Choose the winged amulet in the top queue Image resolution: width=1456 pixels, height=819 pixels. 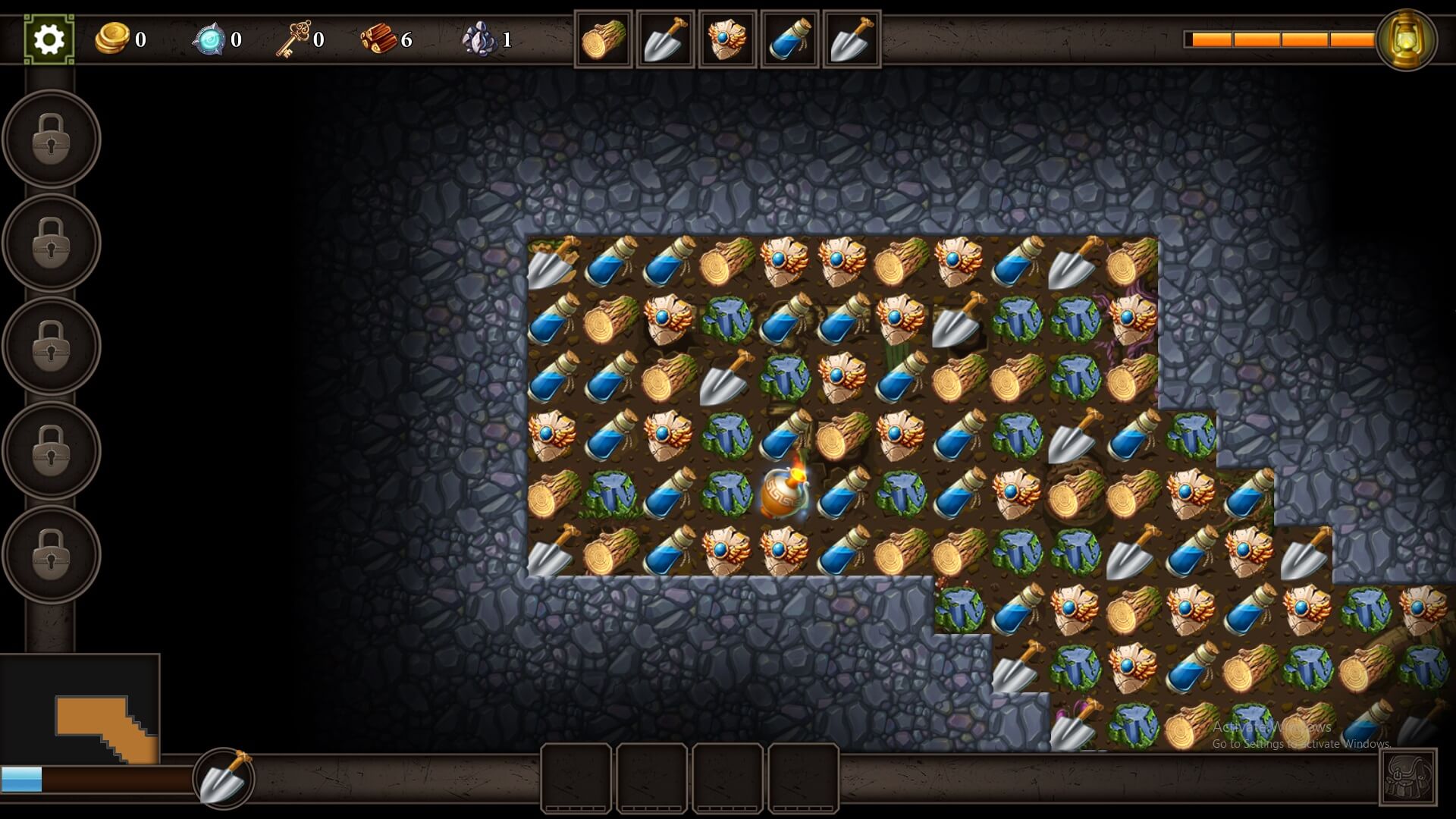[727, 39]
